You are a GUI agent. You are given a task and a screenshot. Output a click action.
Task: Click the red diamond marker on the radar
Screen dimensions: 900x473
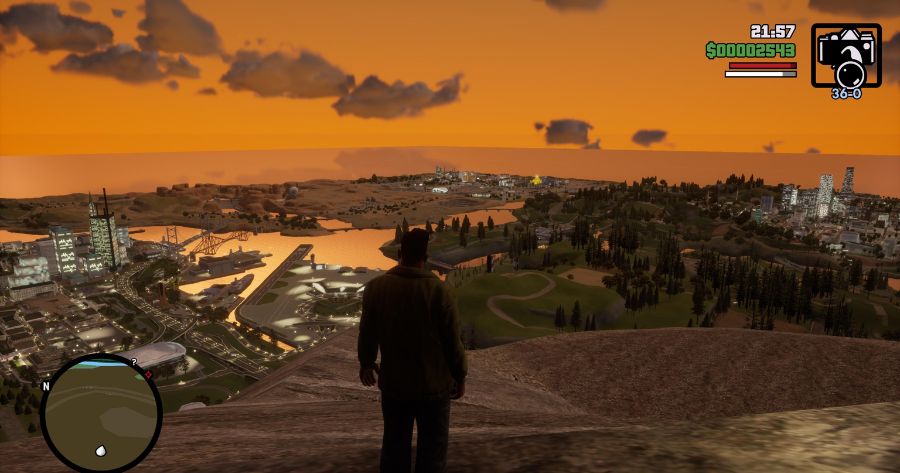(x=148, y=375)
